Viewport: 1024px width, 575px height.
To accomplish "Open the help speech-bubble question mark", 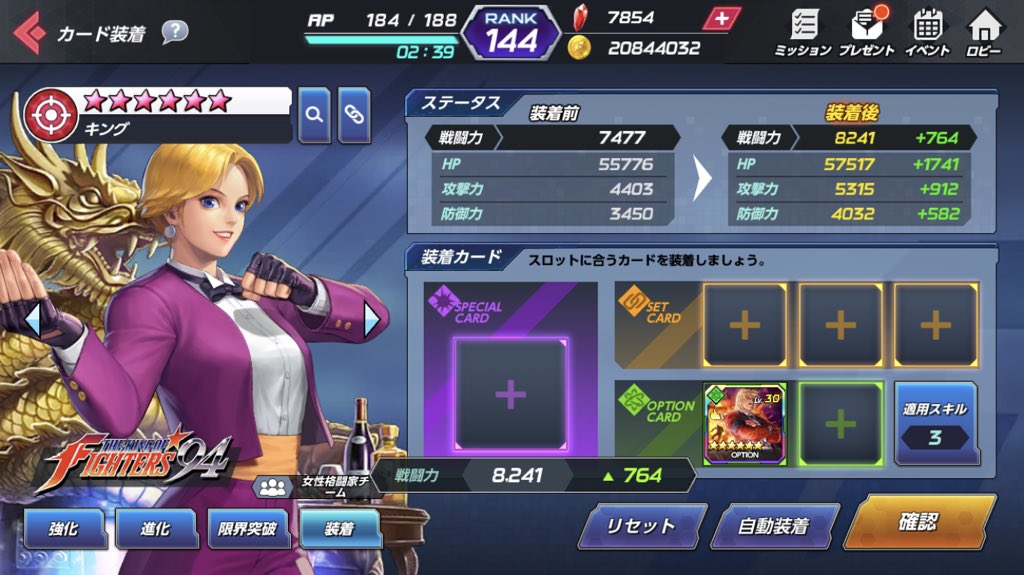I will click(174, 32).
